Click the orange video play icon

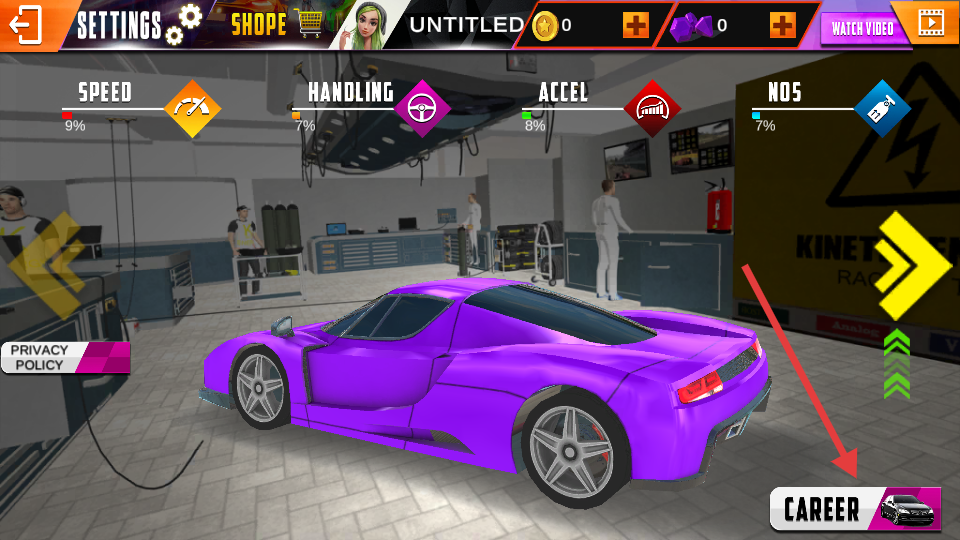930,22
